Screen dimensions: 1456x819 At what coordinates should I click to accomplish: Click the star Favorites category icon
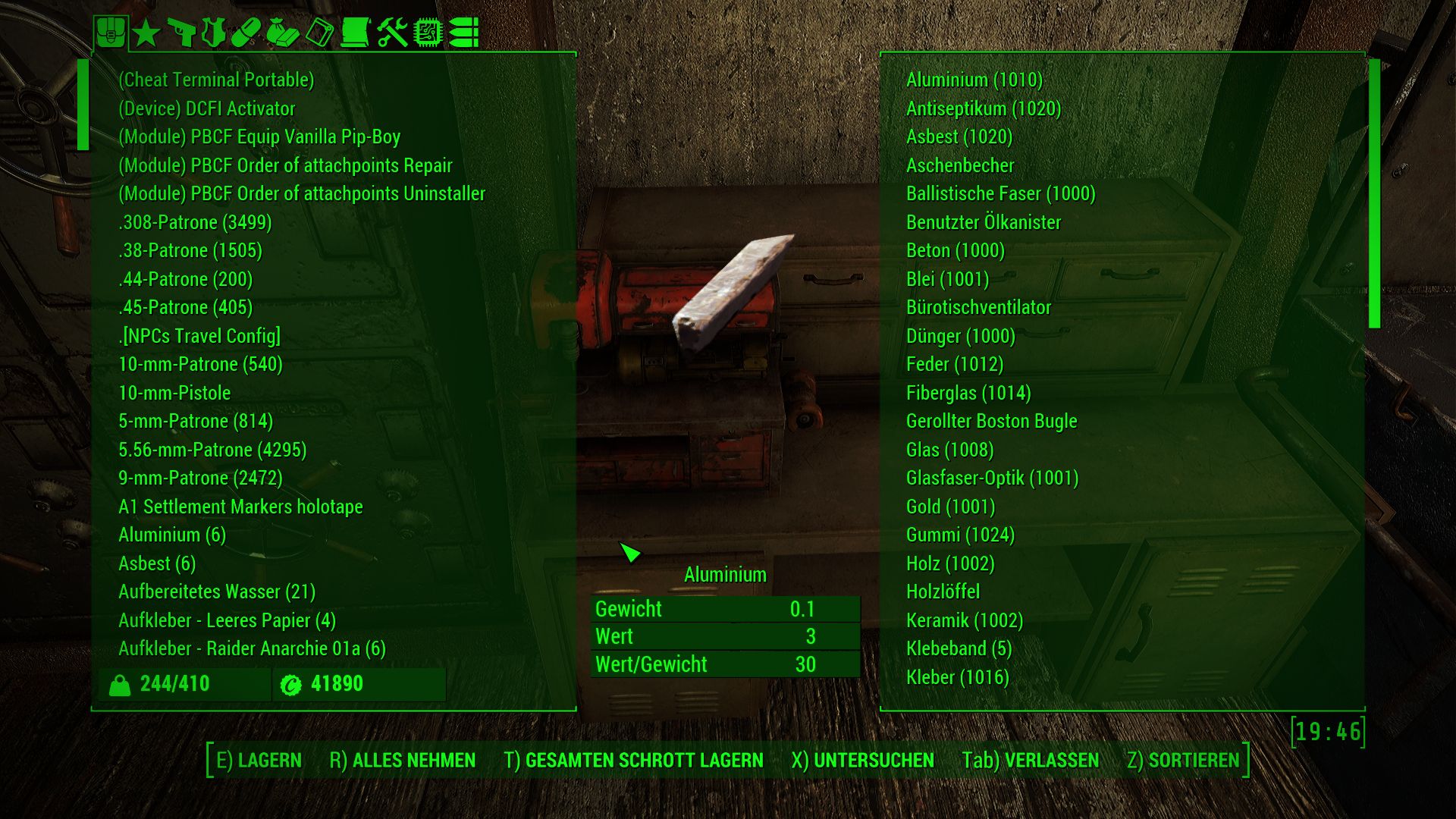[146, 33]
